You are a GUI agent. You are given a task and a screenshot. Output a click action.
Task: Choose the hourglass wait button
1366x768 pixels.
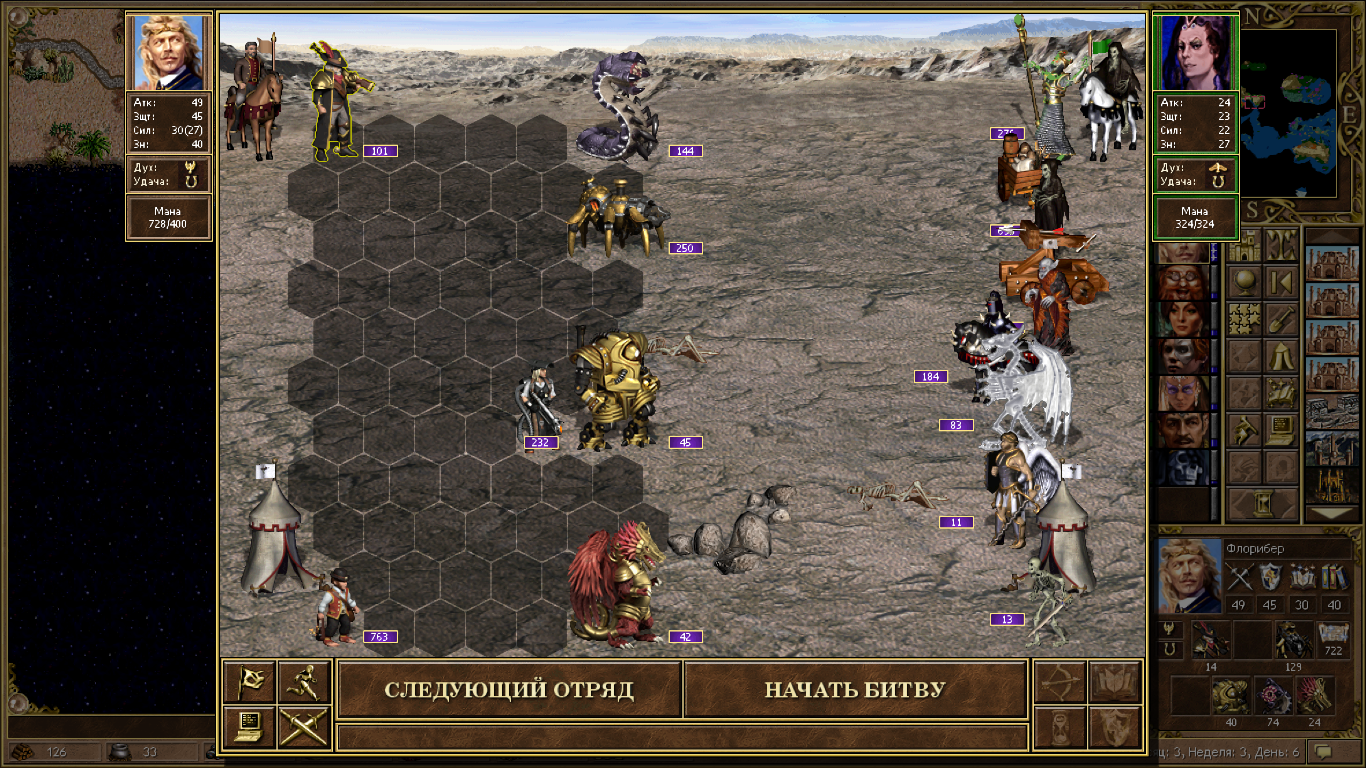pyautogui.click(x=1060, y=727)
